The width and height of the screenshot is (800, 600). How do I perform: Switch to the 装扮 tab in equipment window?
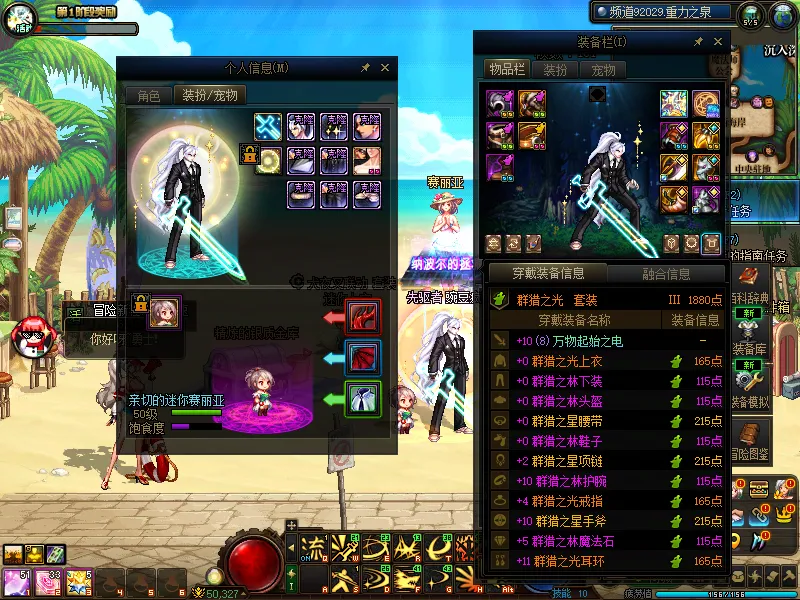tap(555, 70)
